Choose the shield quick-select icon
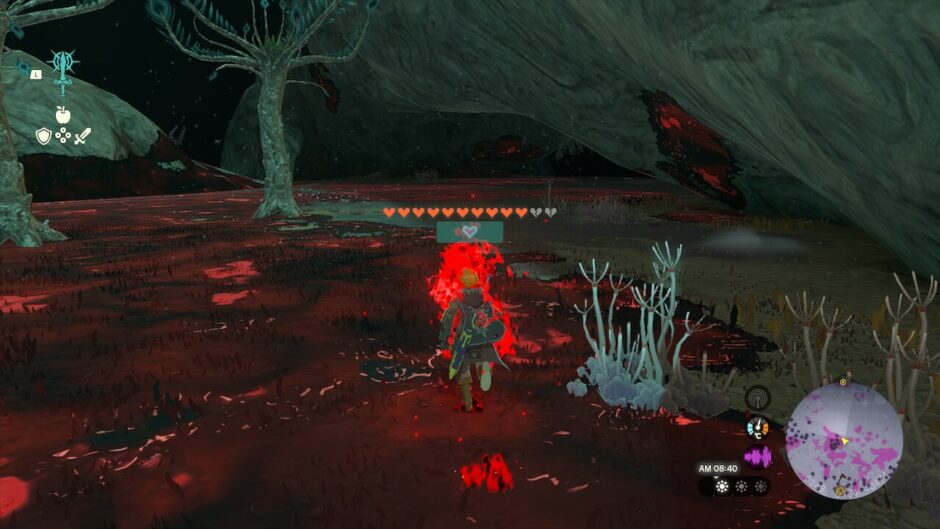The width and height of the screenshot is (940, 529). [x=43, y=135]
